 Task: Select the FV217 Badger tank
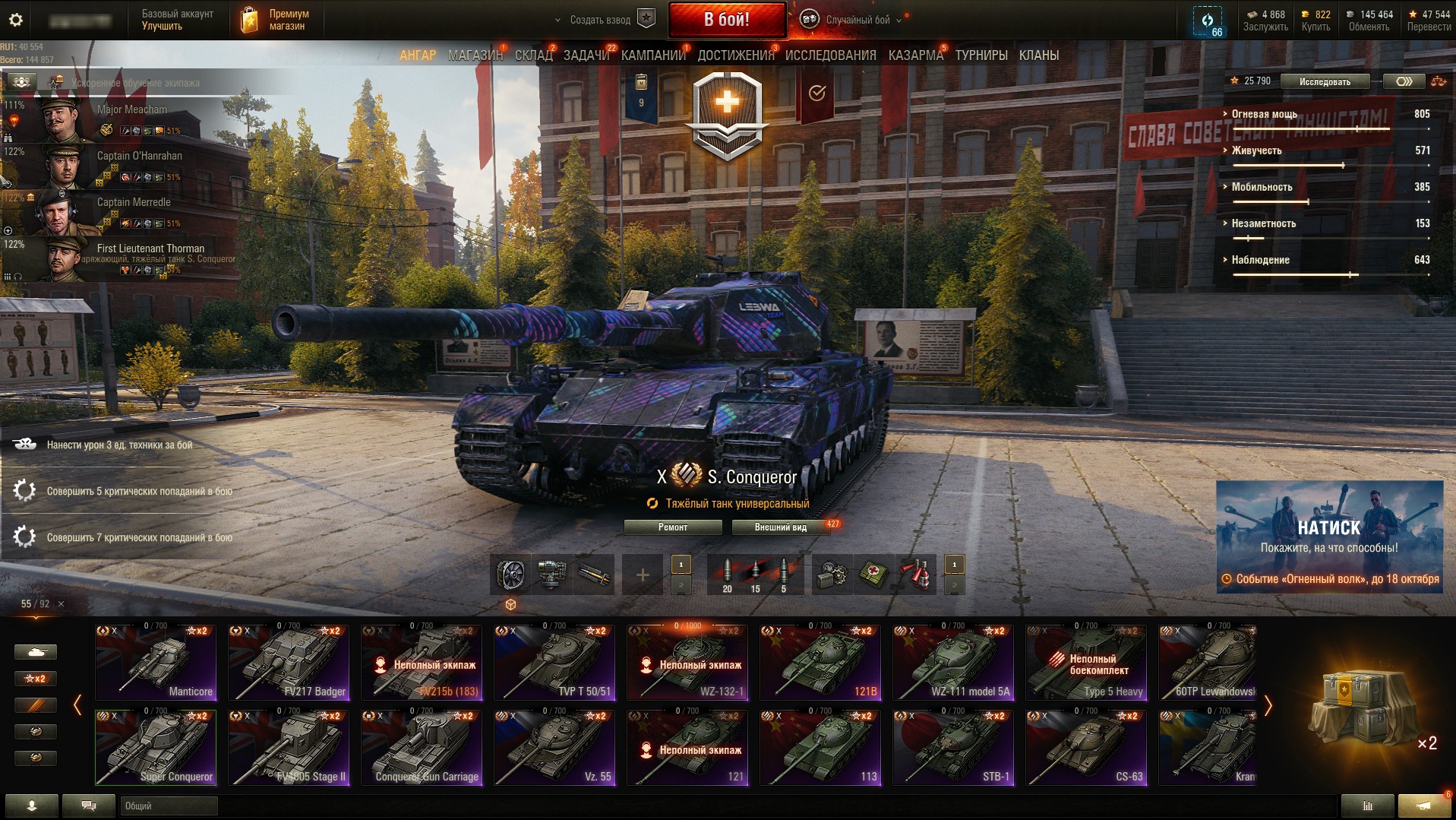(289, 662)
